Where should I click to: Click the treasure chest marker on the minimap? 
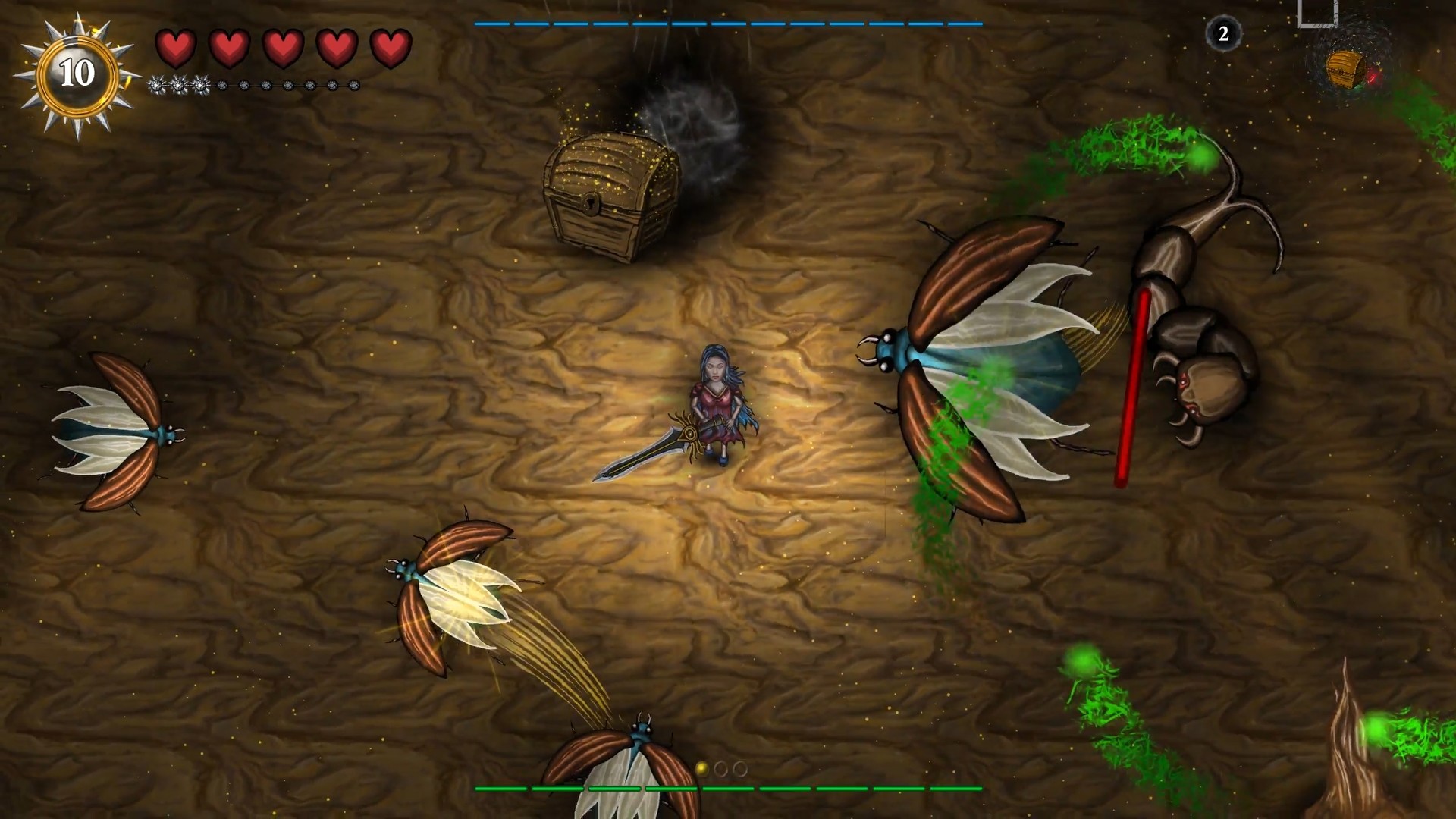(x=1346, y=70)
